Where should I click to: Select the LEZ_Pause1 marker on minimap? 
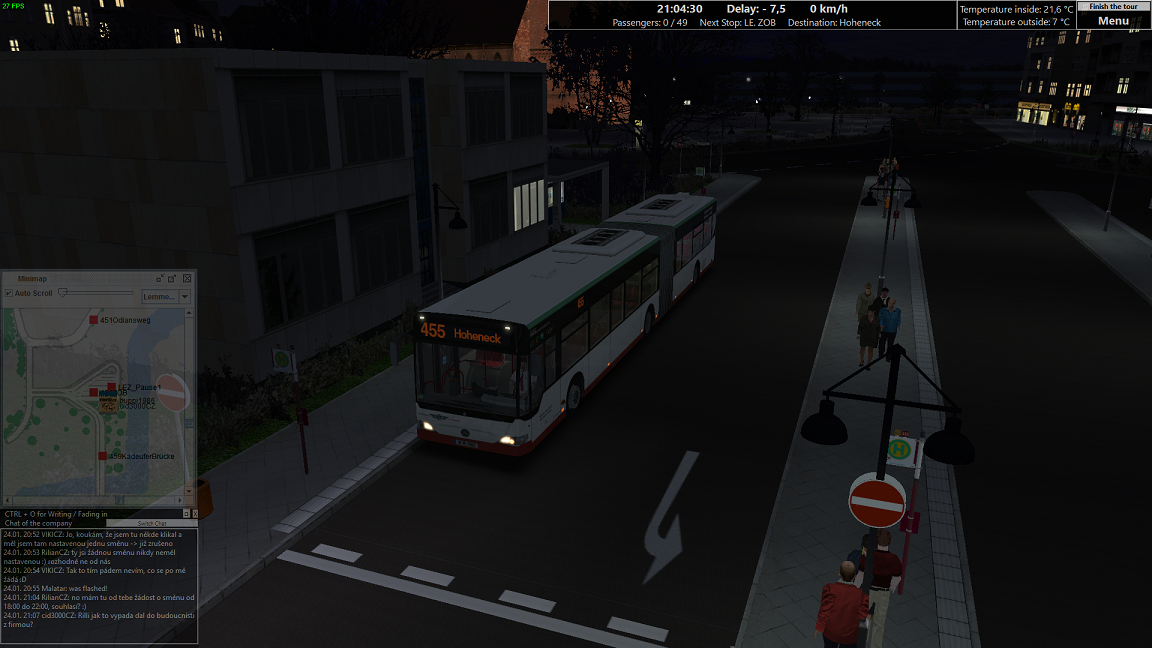click(x=112, y=387)
